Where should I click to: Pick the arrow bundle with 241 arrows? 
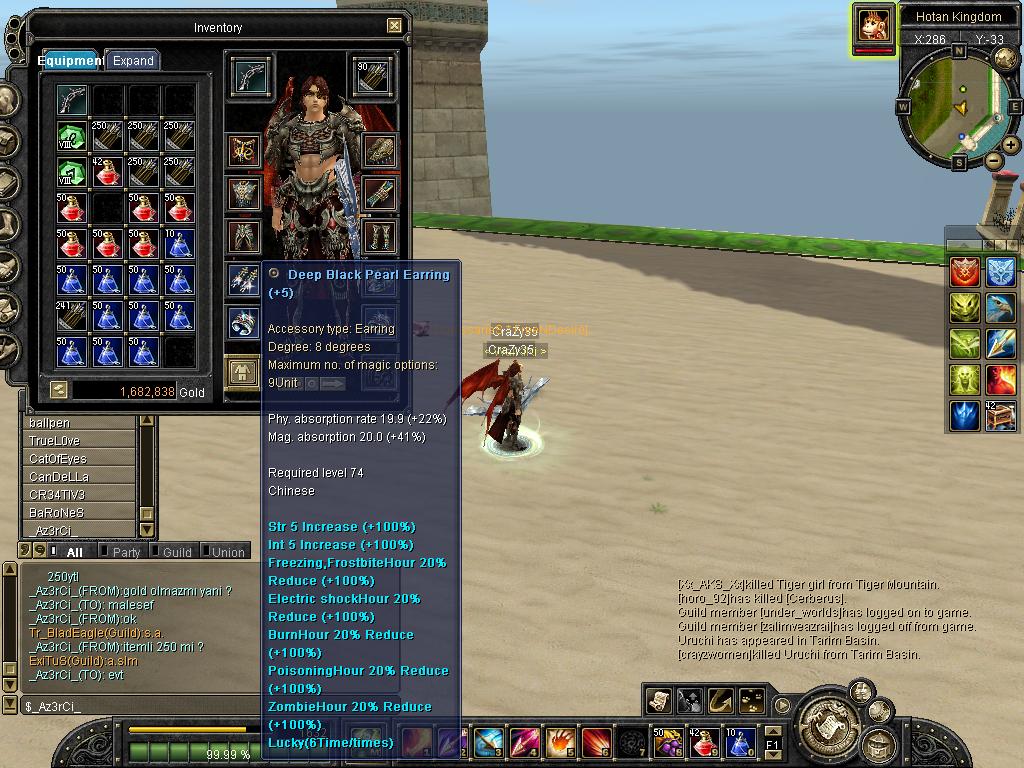[71, 316]
